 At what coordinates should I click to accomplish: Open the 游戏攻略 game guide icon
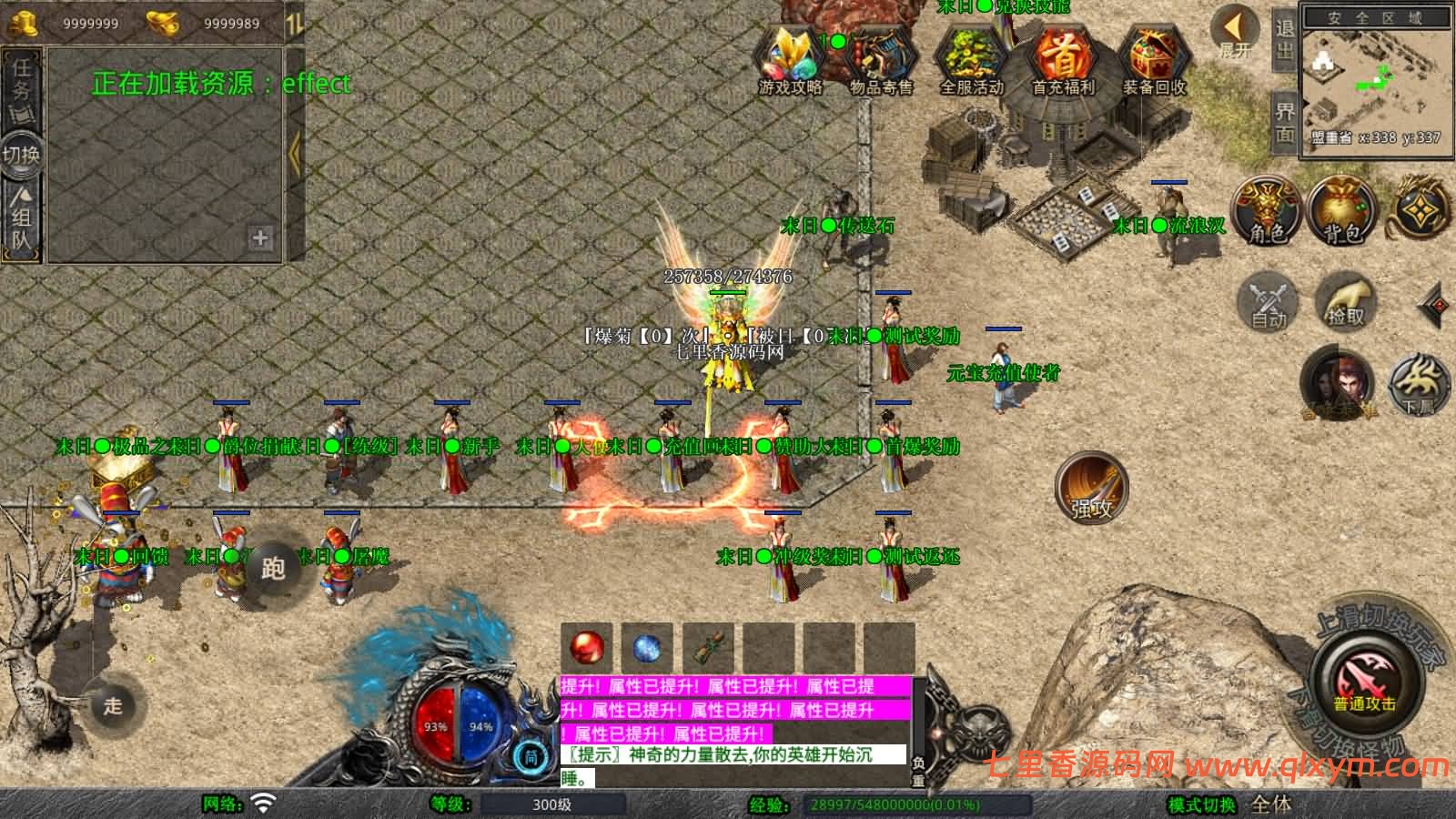pyautogui.click(x=790, y=60)
